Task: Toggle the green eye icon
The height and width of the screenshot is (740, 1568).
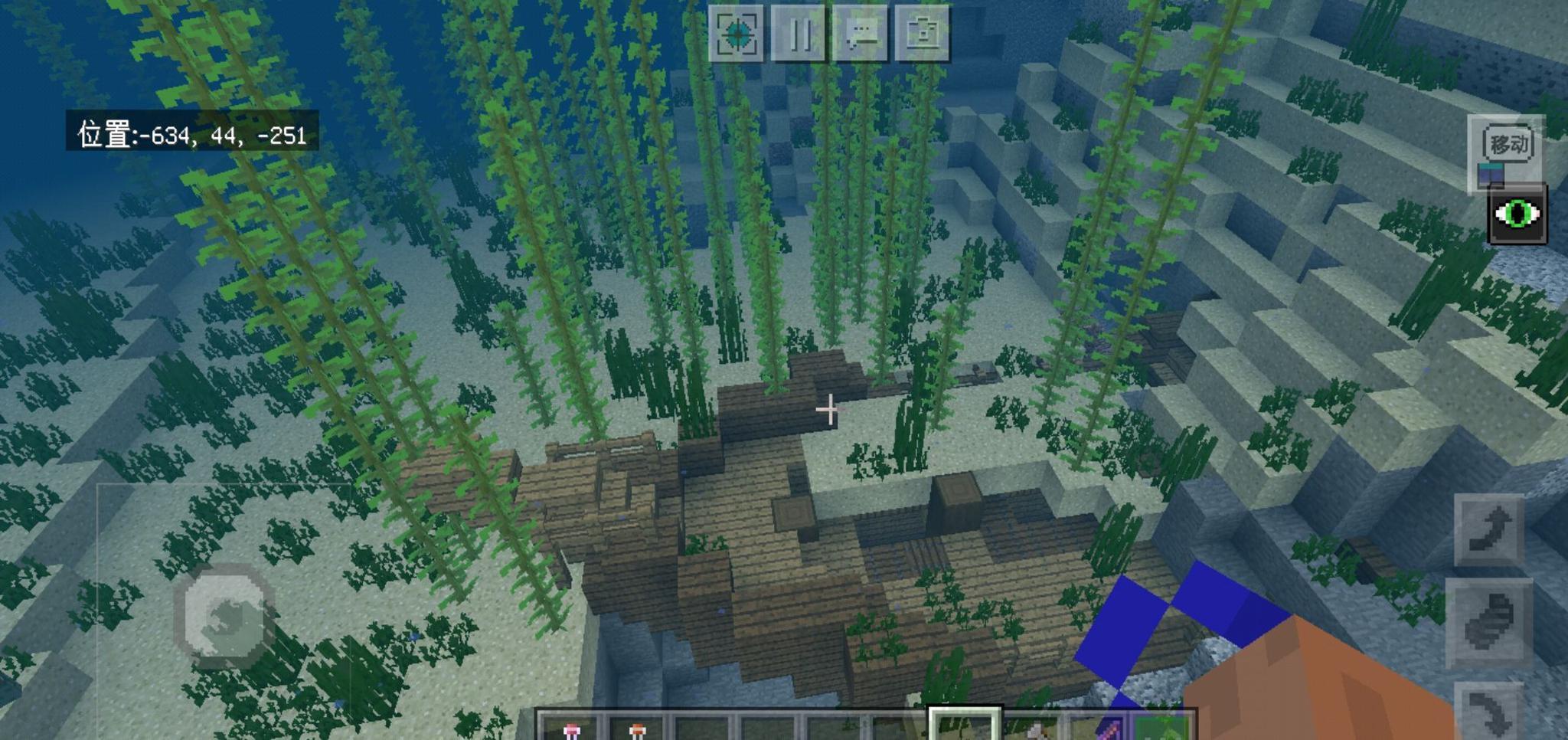Action: tap(1517, 214)
